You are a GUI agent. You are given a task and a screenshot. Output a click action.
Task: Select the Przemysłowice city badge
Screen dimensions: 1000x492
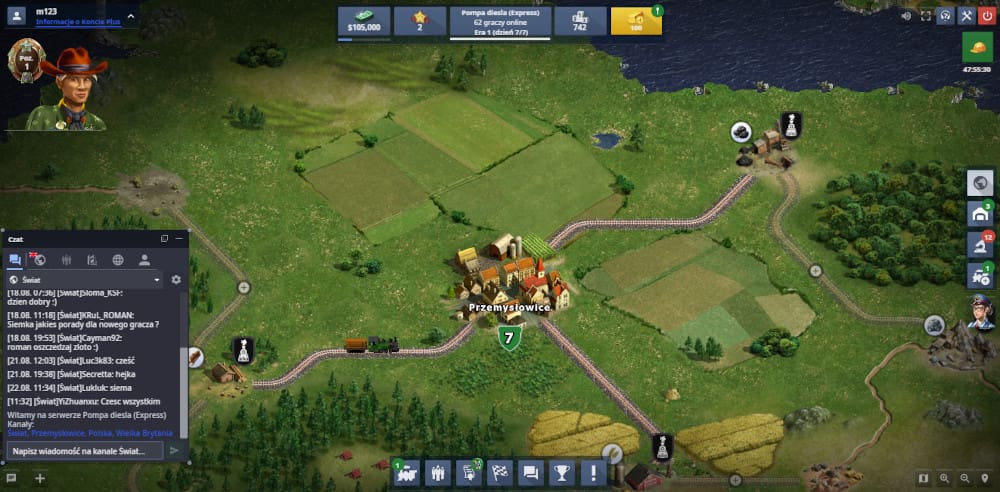click(509, 338)
